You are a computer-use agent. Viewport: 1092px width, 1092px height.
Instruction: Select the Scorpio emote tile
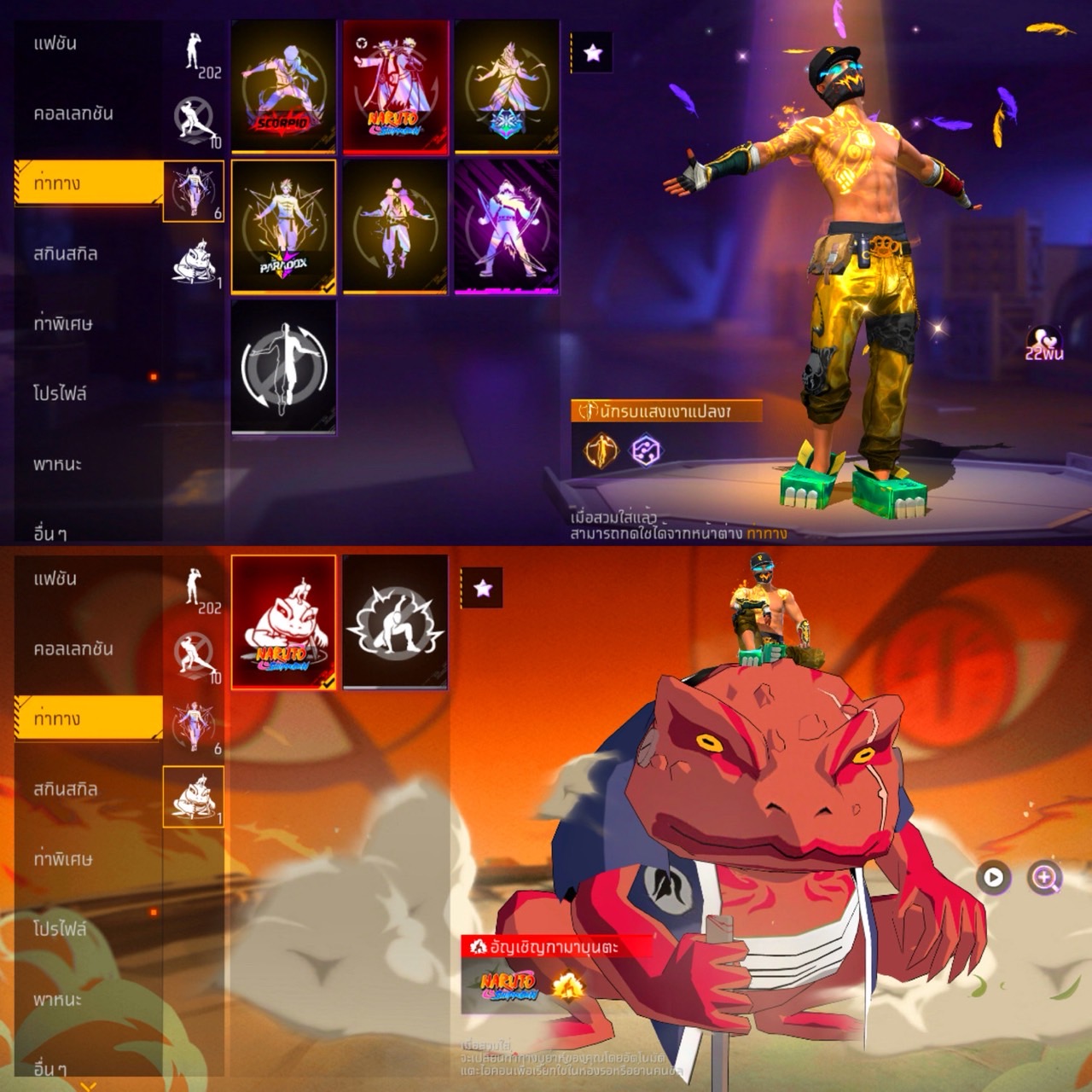pos(283,87)
